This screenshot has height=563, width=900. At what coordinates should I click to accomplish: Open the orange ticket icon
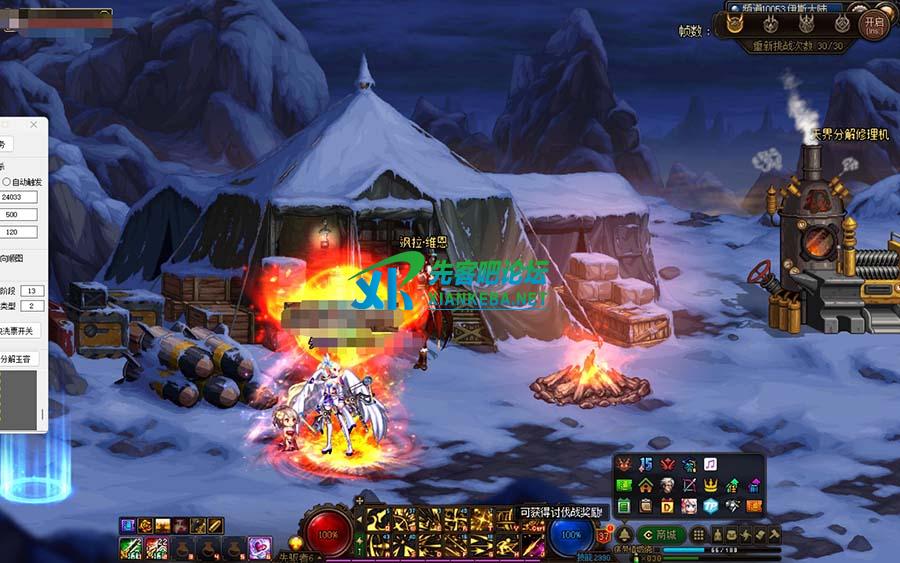[x=754, y=506]
